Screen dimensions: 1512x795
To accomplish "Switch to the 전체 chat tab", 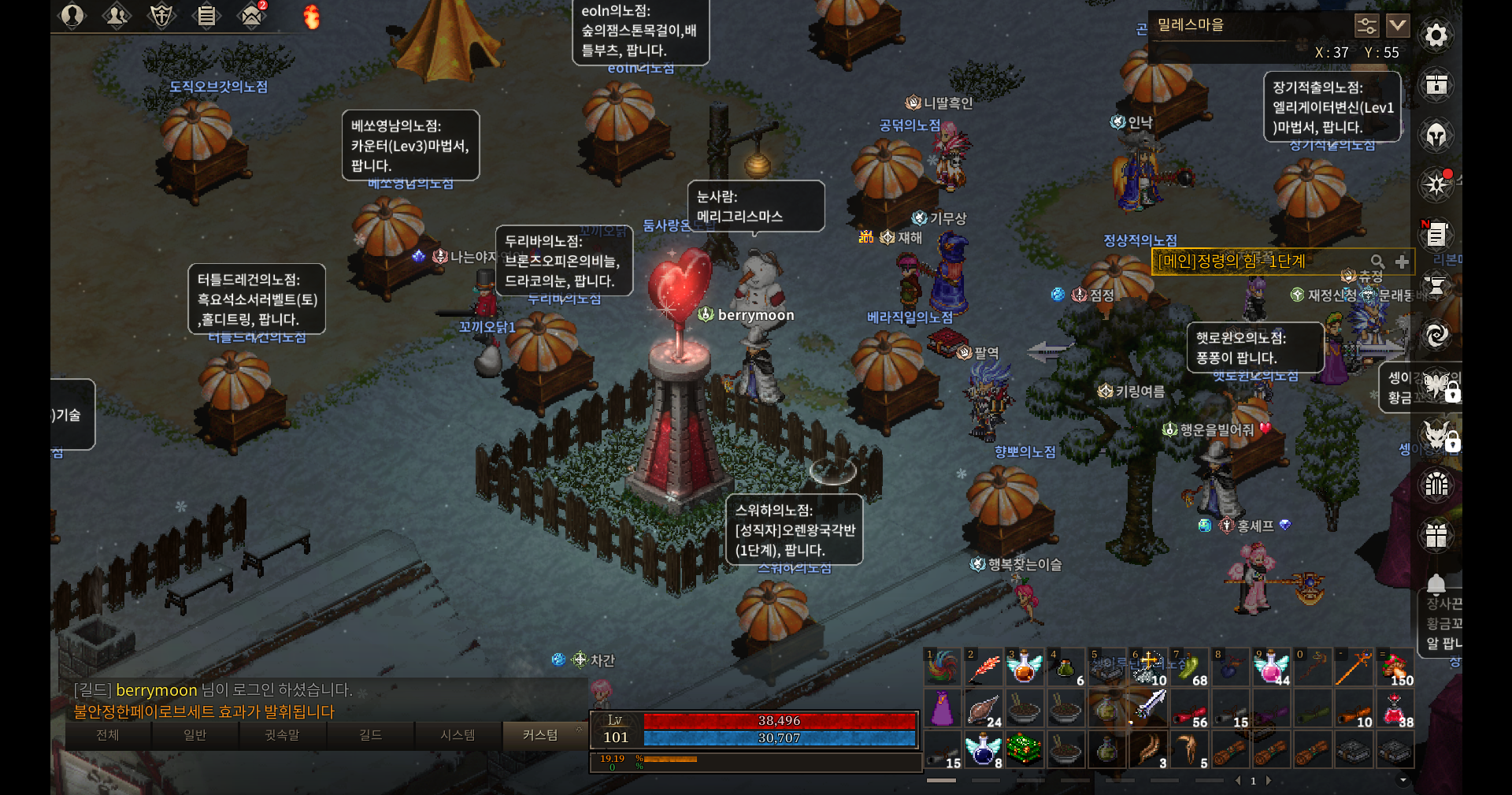I will pos(108,735).
